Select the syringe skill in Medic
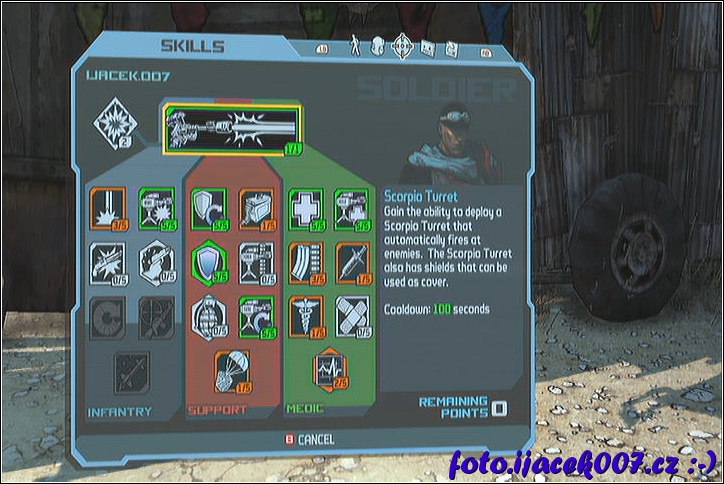This screenshot has height=484, width=724. click(352, 261)
